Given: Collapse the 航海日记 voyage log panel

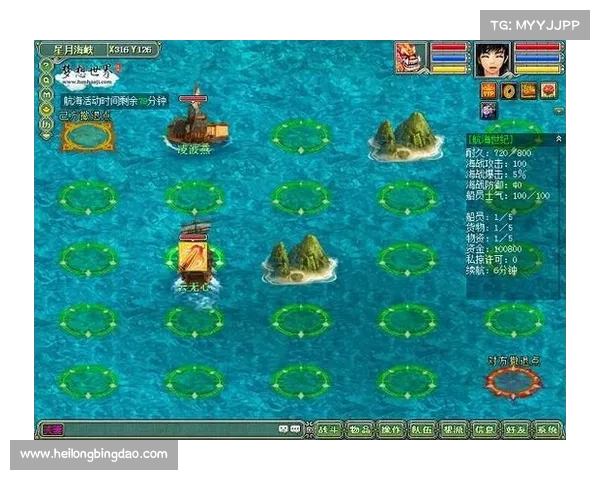Looking at the screenshot, I should point(558,138).
